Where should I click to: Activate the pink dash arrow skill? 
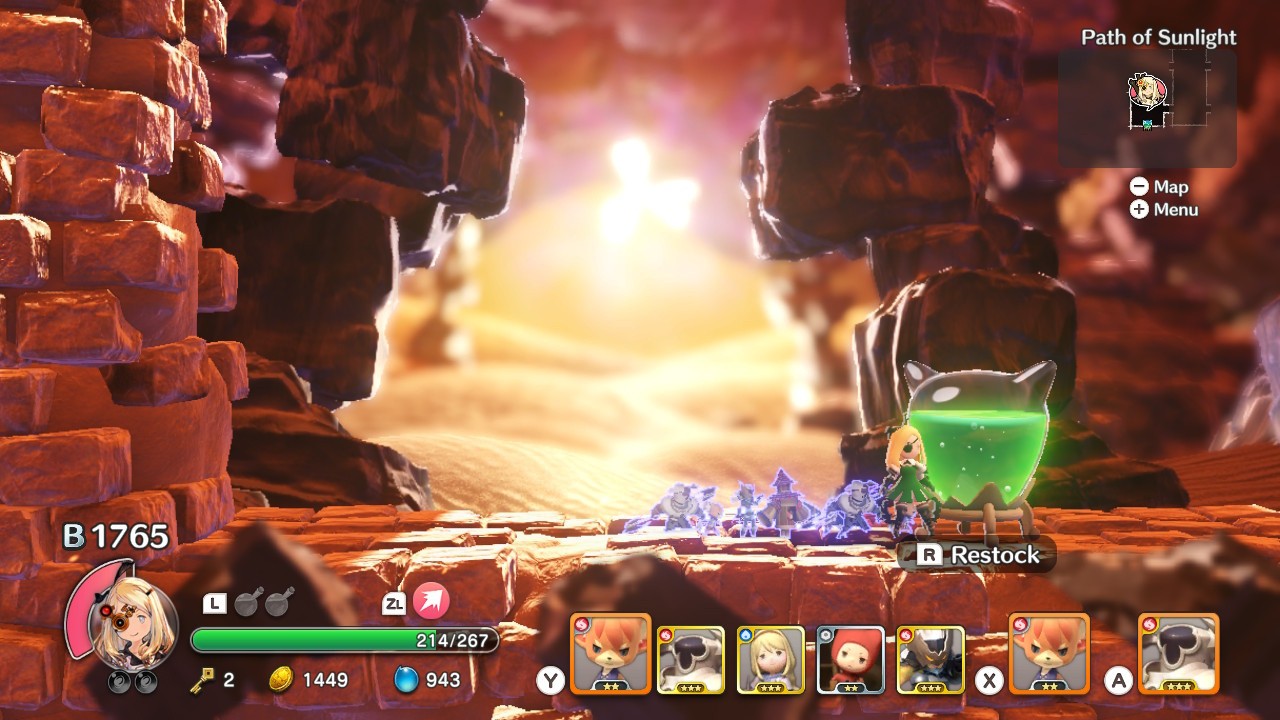pyautogui.click(x=431, y=602)
